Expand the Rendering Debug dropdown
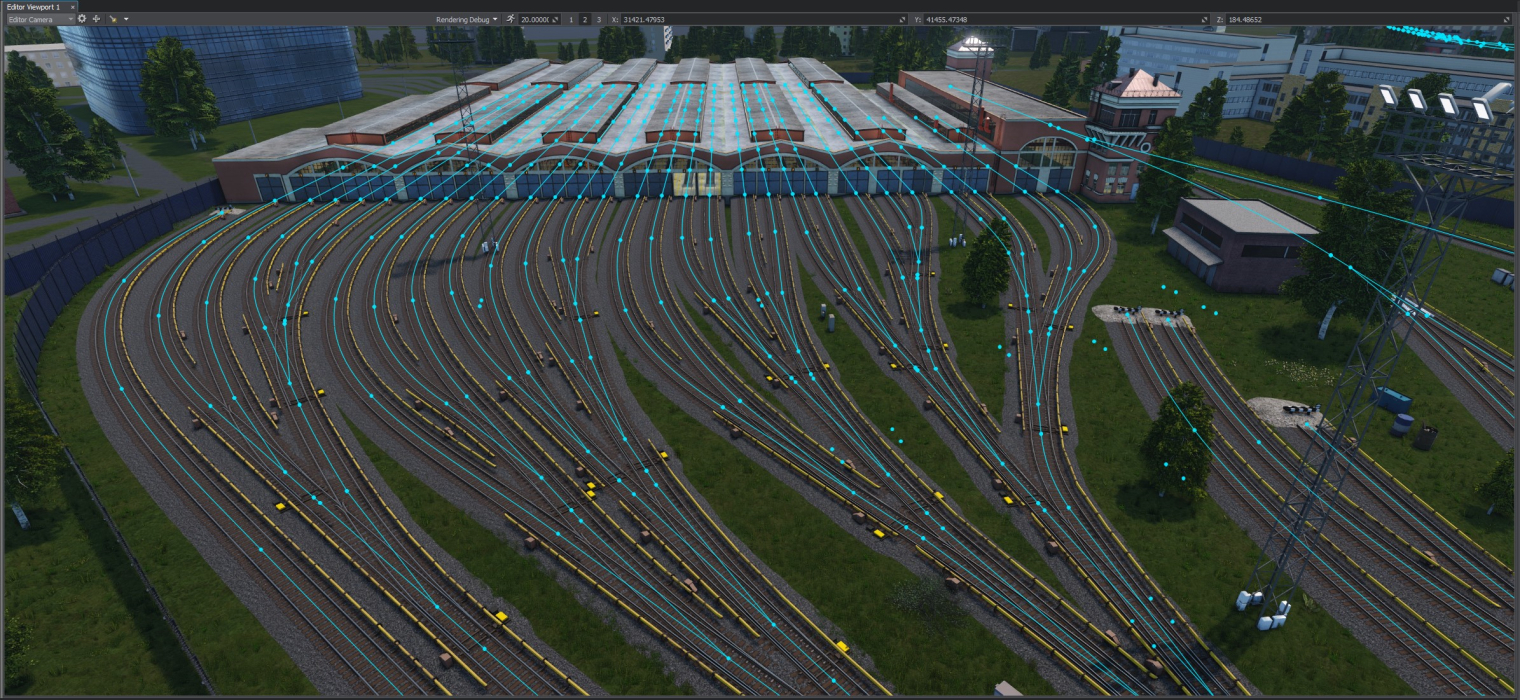The height and width of the screenshot is (700, 1520). pos(466,19)
